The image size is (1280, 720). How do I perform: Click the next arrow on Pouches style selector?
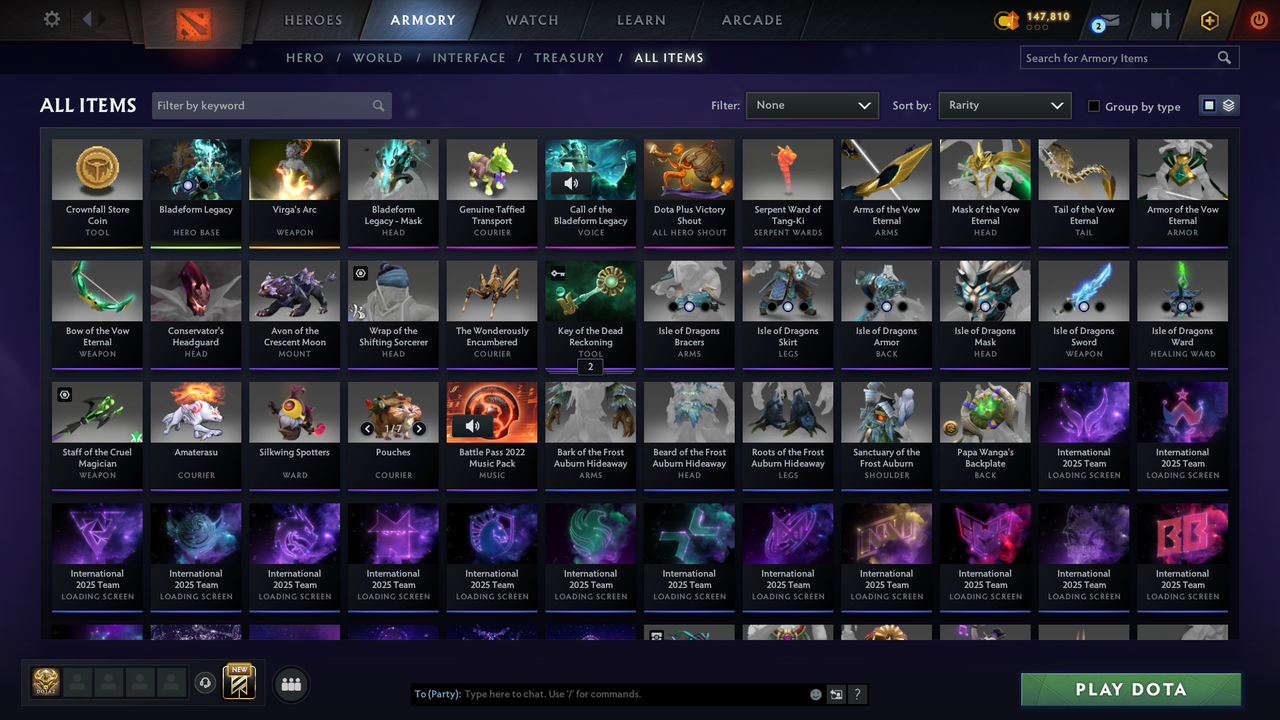click(x=419, y=427)
